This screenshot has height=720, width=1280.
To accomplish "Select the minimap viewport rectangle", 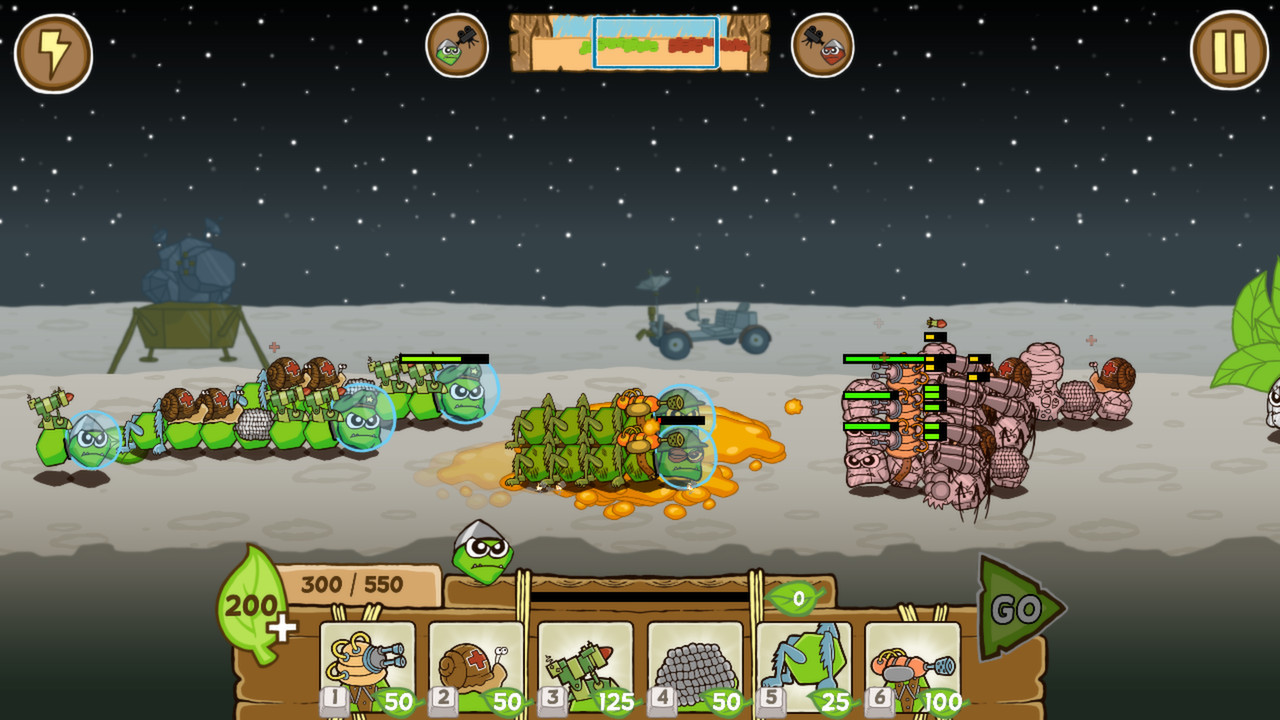I will click(654, 45).
